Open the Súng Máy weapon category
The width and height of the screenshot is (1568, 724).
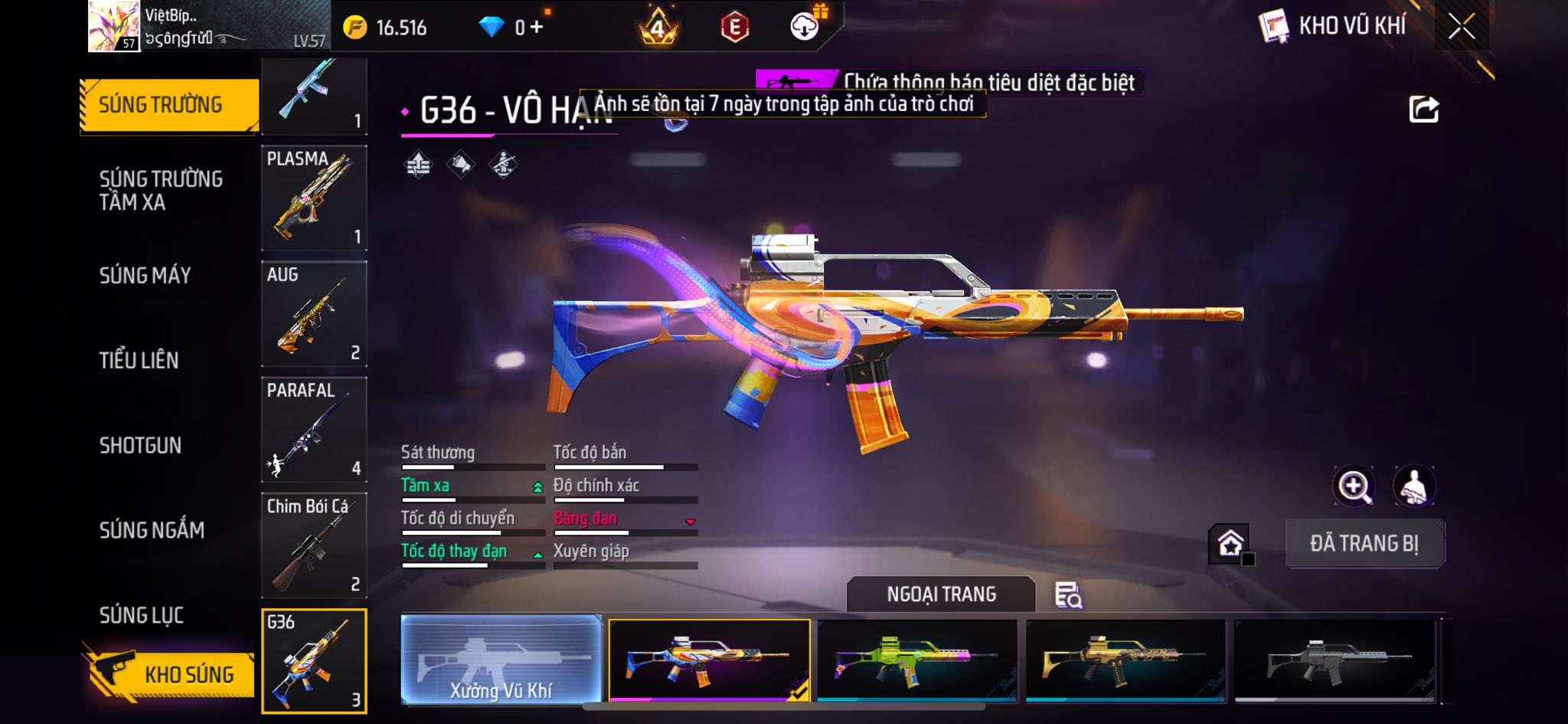[145, 275]
